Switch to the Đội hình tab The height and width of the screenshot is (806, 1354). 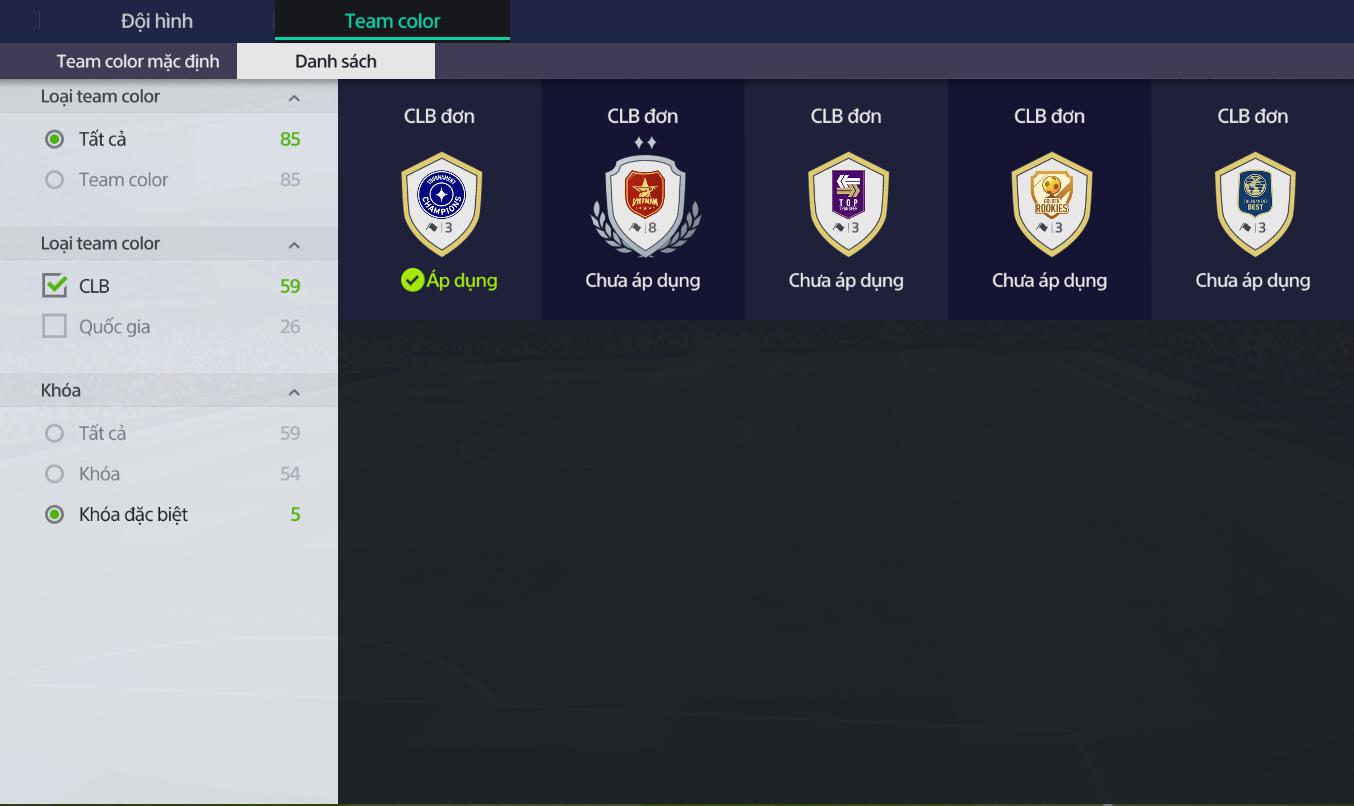(156, 20)
